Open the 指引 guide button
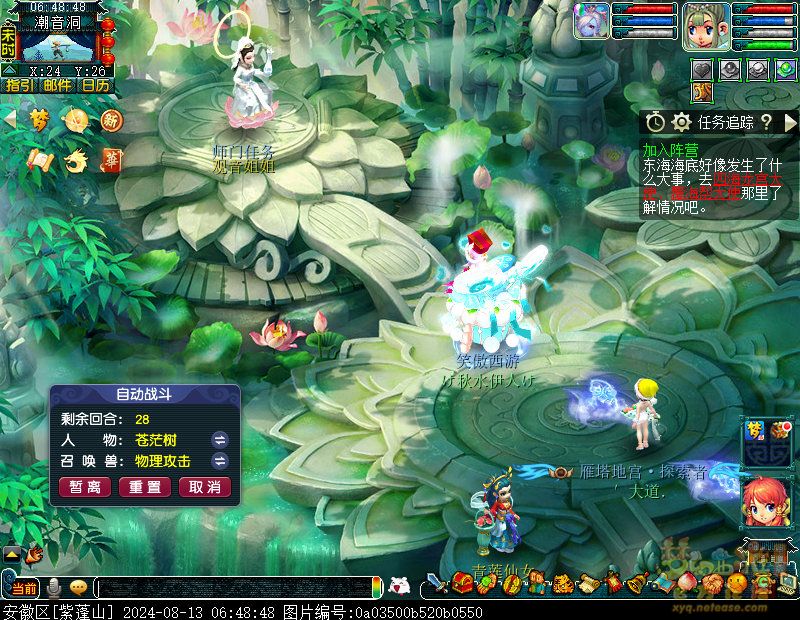Viewport: 800px width, 620px height. (20, 85)
